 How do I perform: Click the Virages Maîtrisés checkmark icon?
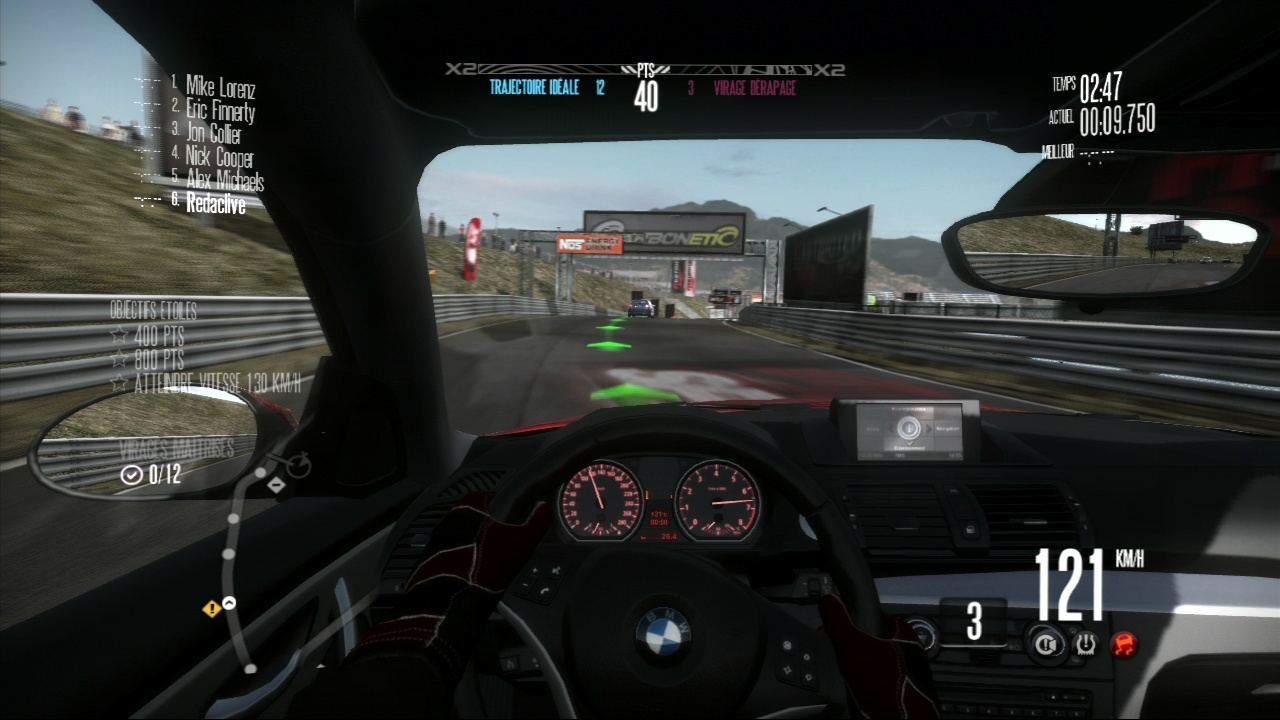click(x=131, y=475)
